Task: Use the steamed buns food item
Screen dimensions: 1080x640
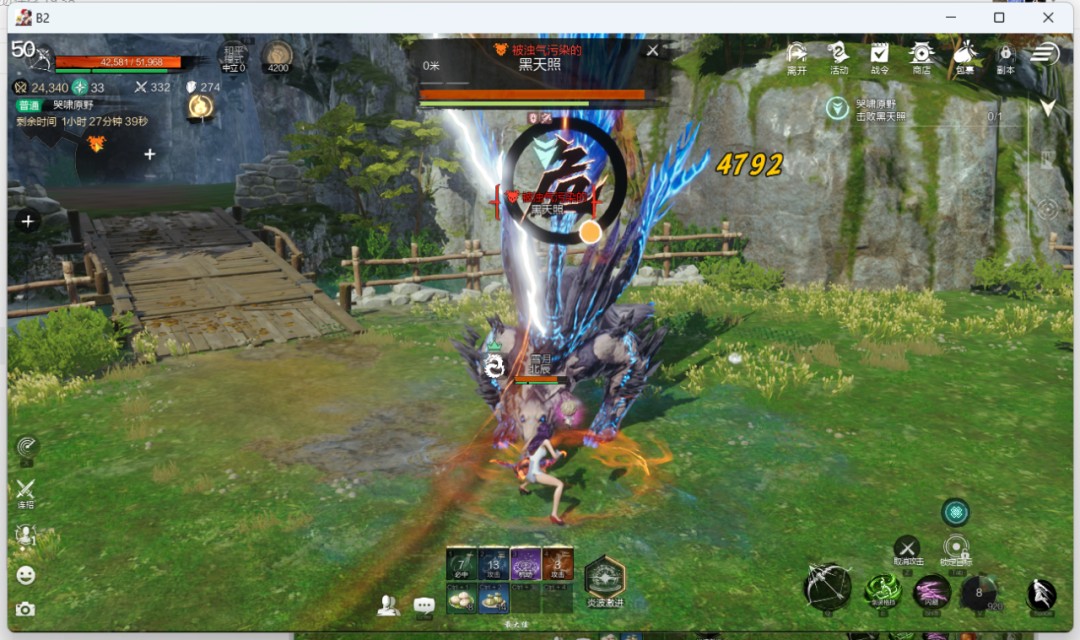Action: click(x=461, y=598)
